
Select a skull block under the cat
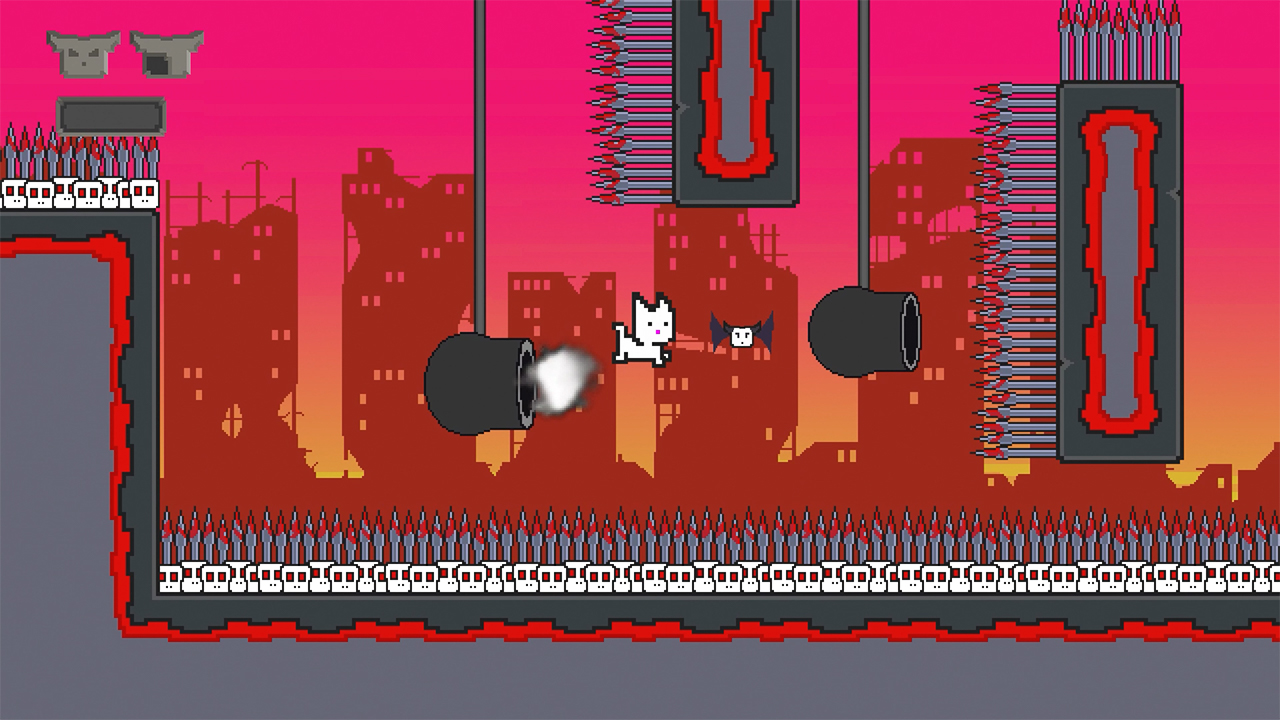coord(650,577)
